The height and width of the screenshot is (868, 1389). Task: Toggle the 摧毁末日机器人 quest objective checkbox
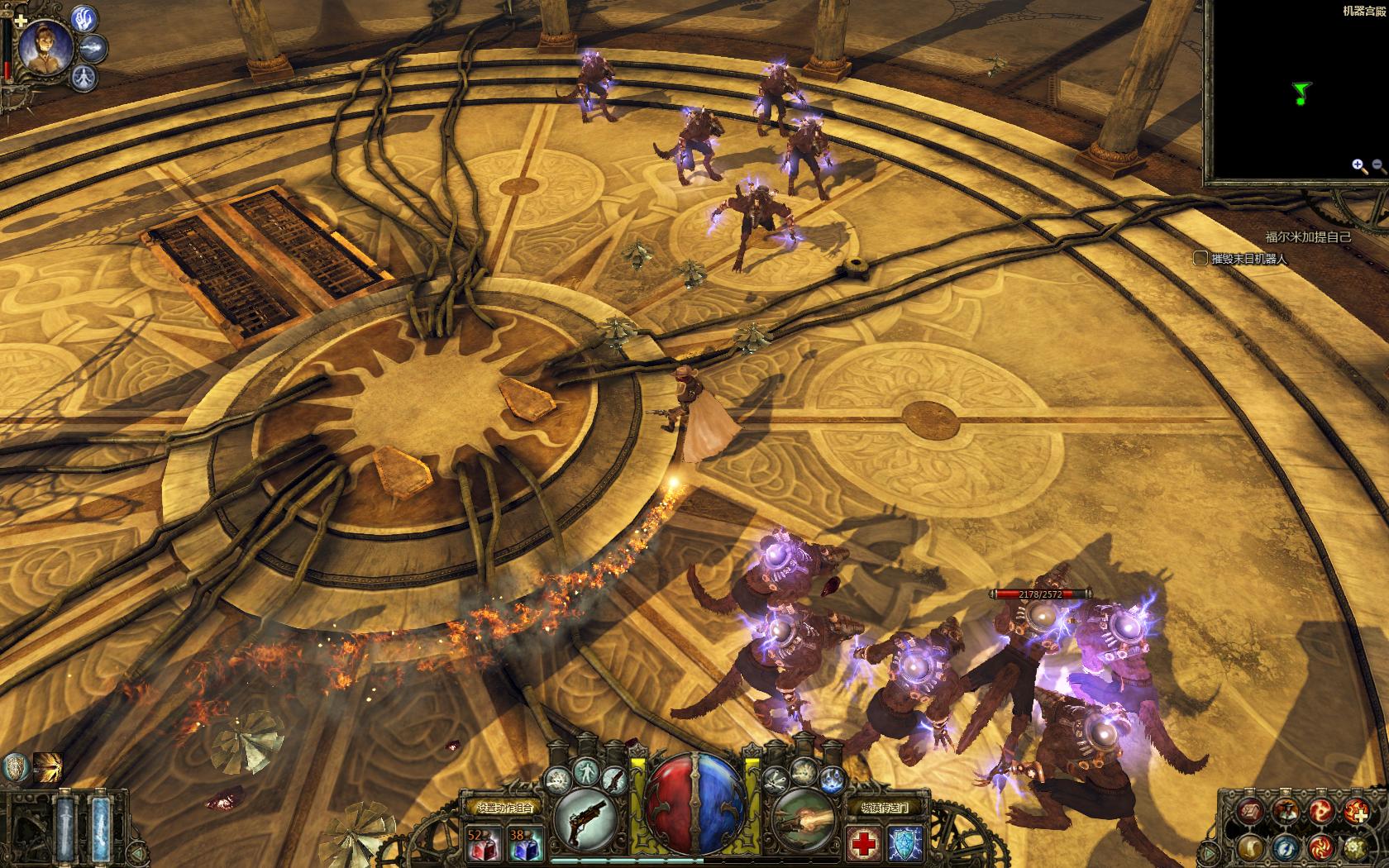click(1200, 259)
